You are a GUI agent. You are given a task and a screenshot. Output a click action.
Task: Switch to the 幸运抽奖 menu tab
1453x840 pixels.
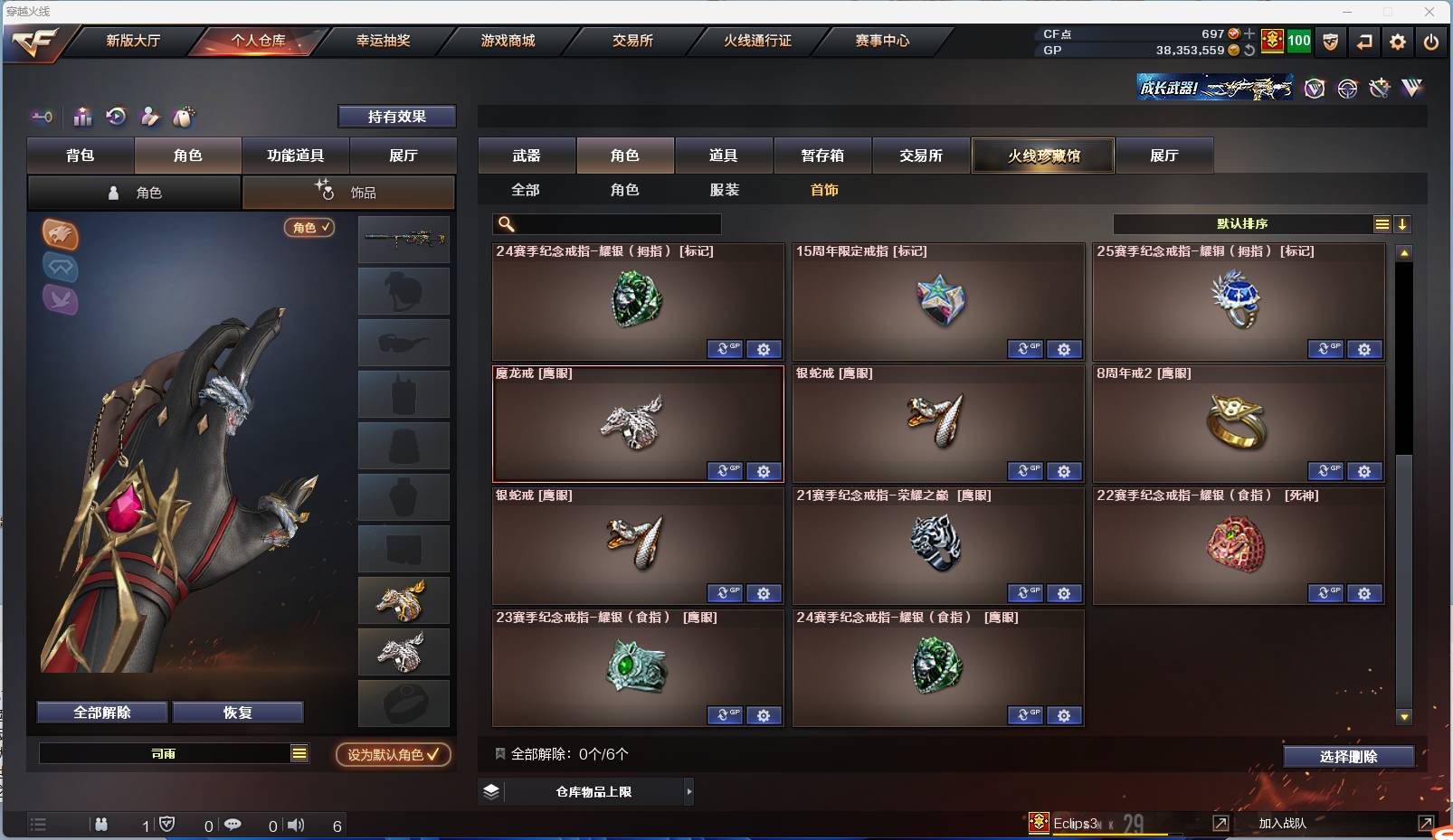point(384,41)
